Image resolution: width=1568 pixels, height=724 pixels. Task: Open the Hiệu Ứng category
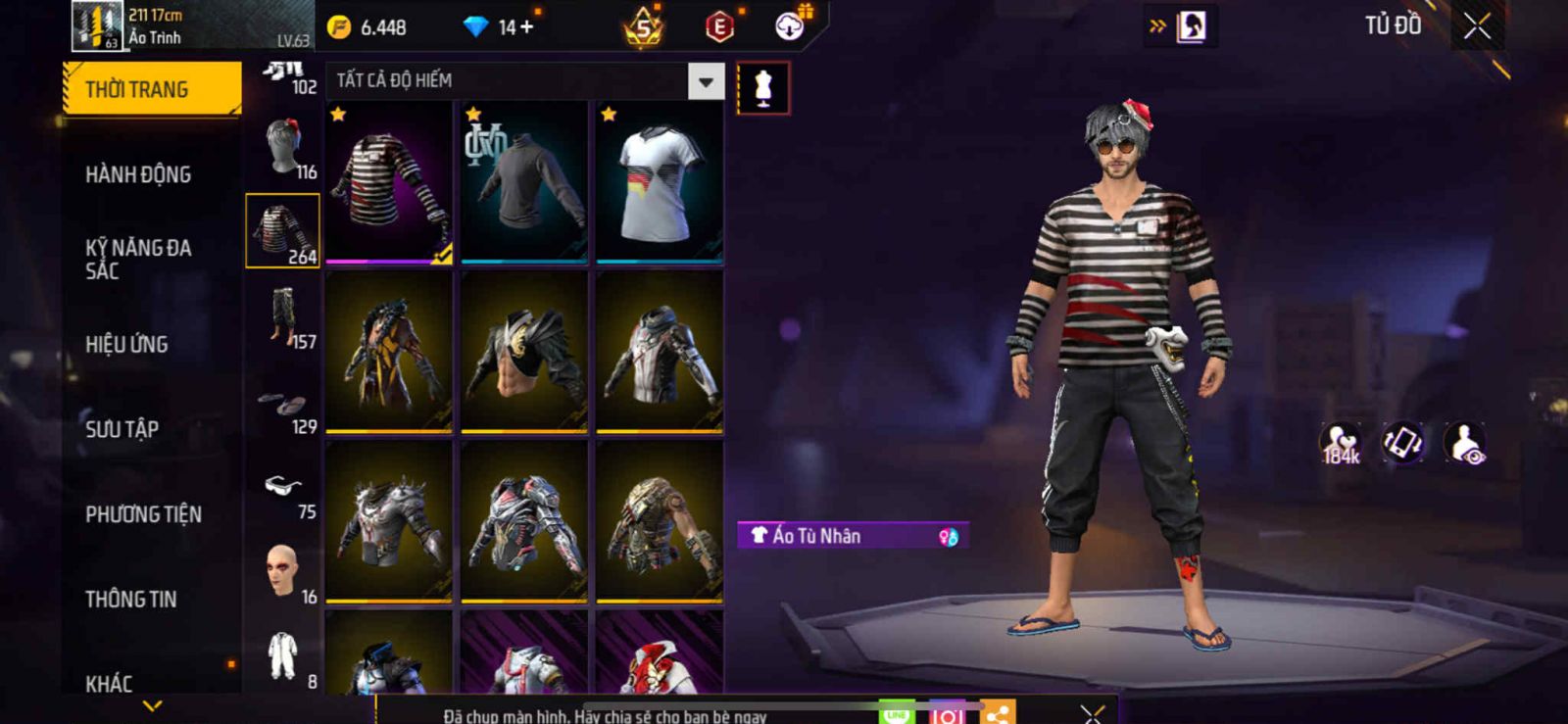pos(126,344)
